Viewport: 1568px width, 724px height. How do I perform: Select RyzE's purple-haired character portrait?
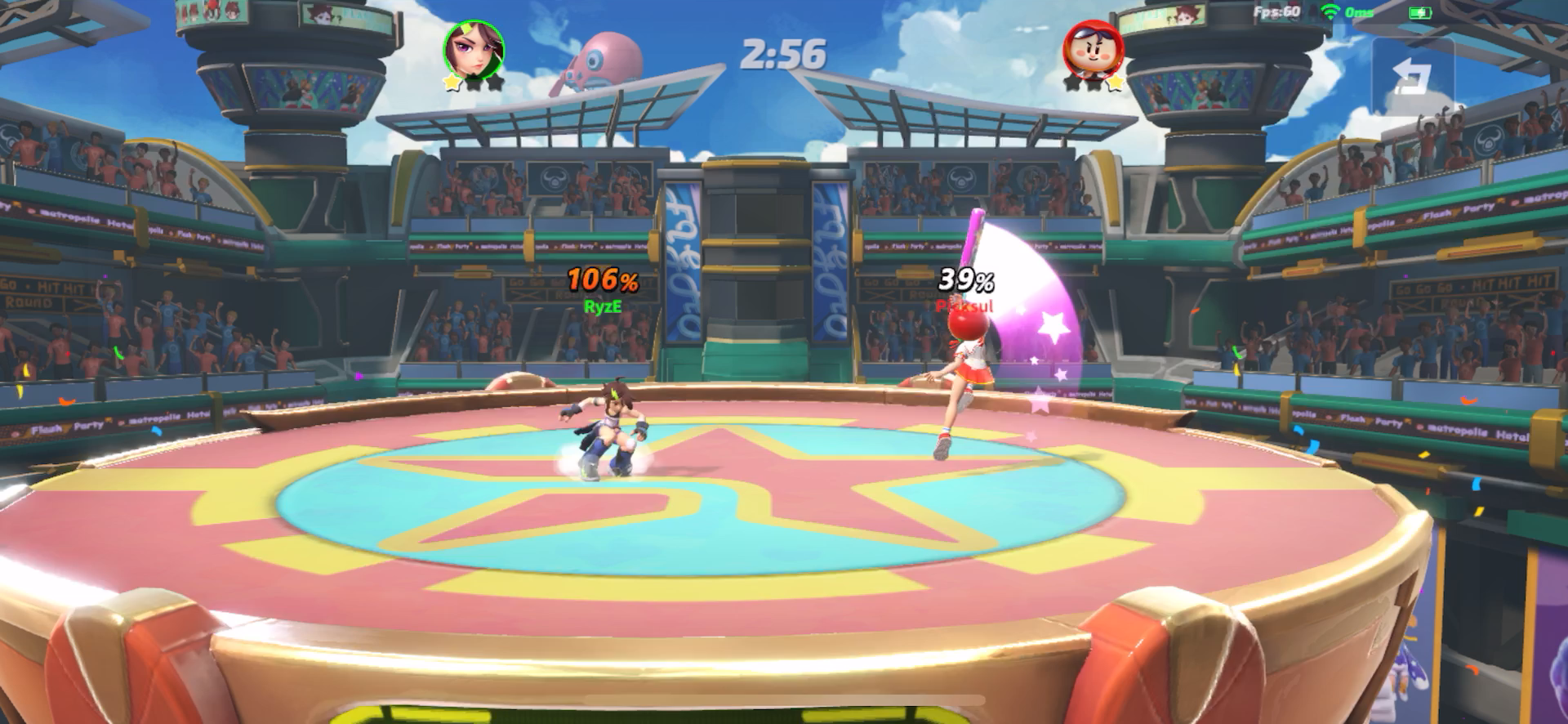click(474, 49)
